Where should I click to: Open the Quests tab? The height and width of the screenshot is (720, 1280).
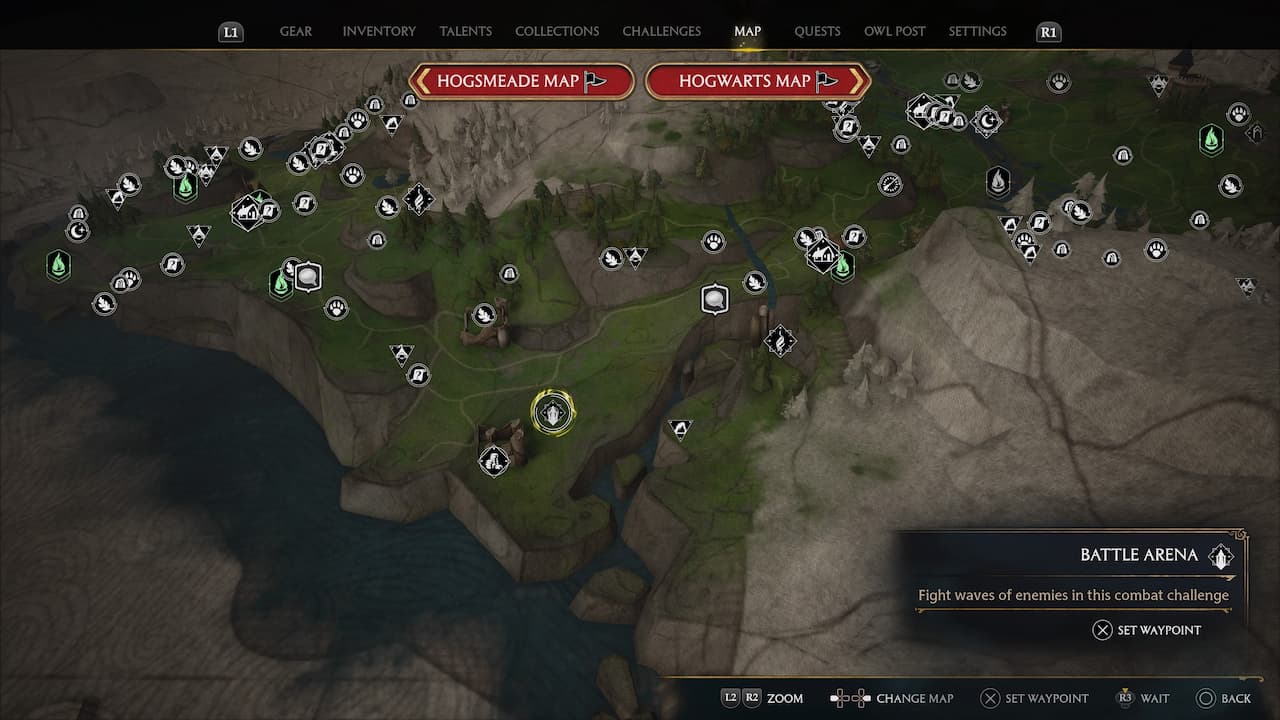point(817,31)
